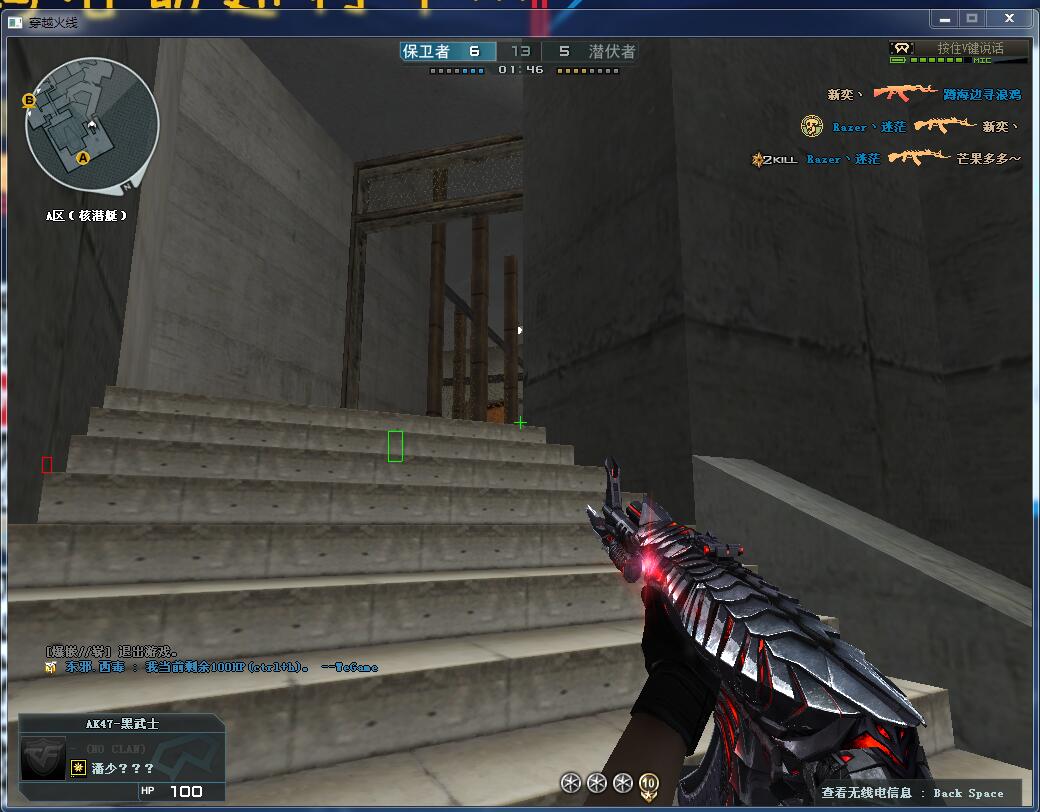This screenshot has height=812, width=1040.
Task: Click the 保卫者 team score panel
Action: point(447,52)
